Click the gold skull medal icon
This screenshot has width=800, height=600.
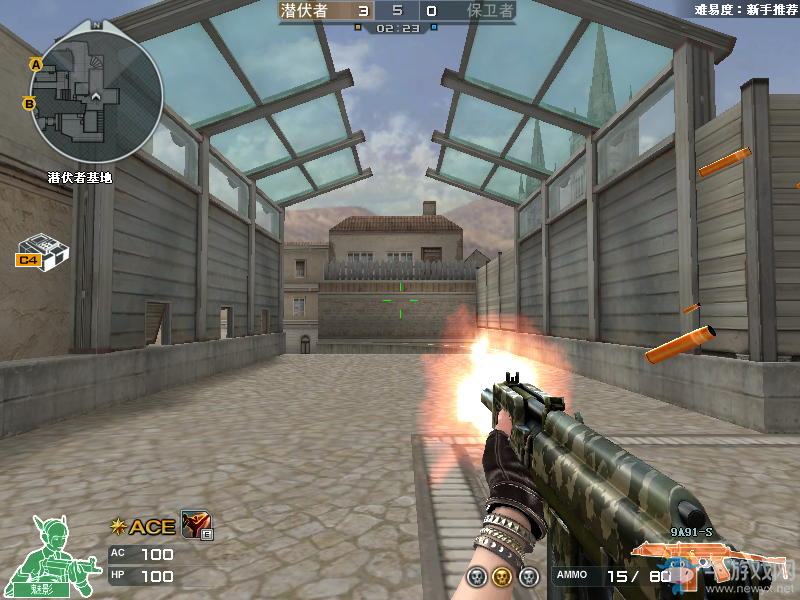pyautogui.click(x=502, y=577)
